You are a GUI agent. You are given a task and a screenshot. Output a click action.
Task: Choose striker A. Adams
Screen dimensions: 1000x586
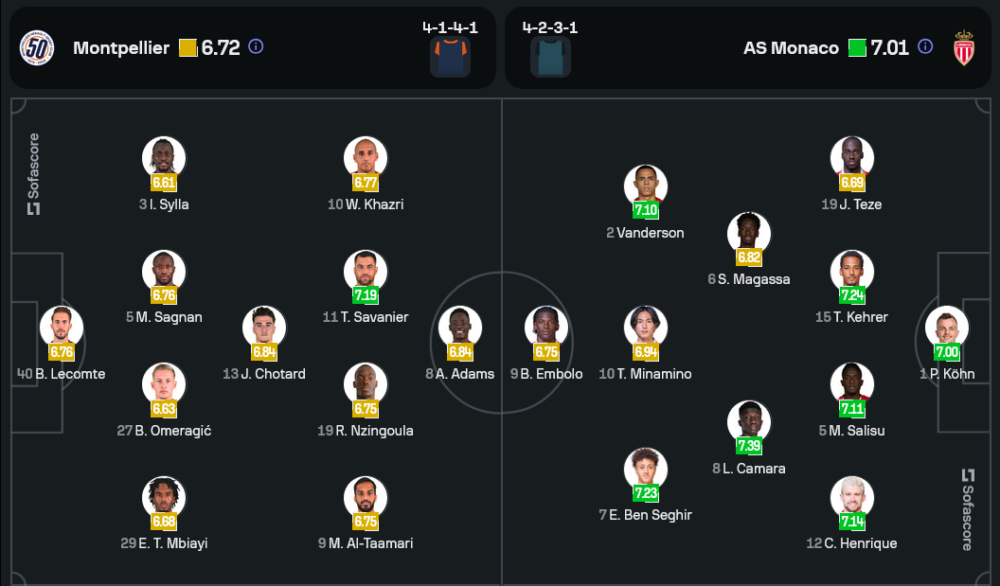click(460, 330)
